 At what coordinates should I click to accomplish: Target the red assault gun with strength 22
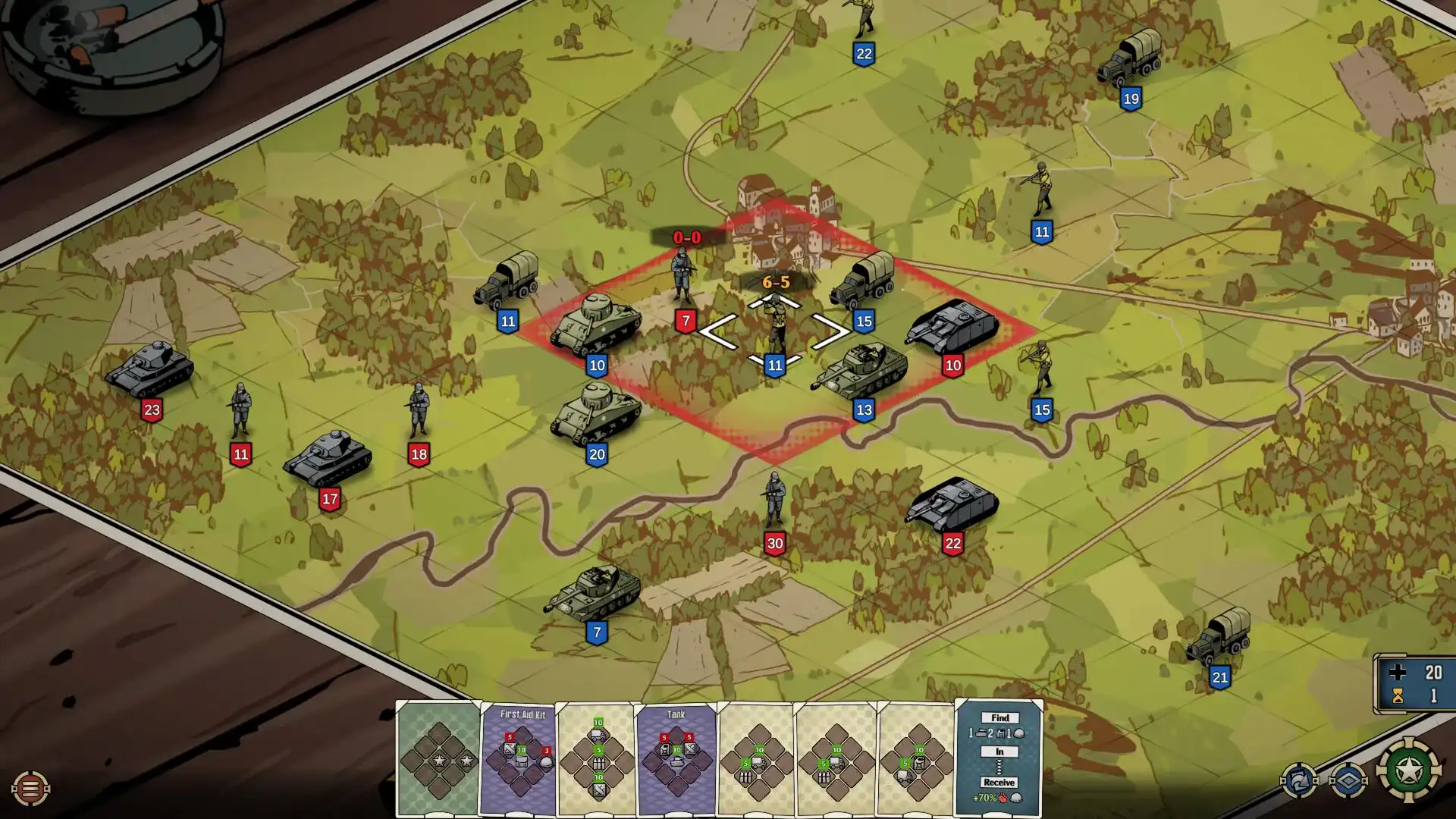tap(952, 504)
